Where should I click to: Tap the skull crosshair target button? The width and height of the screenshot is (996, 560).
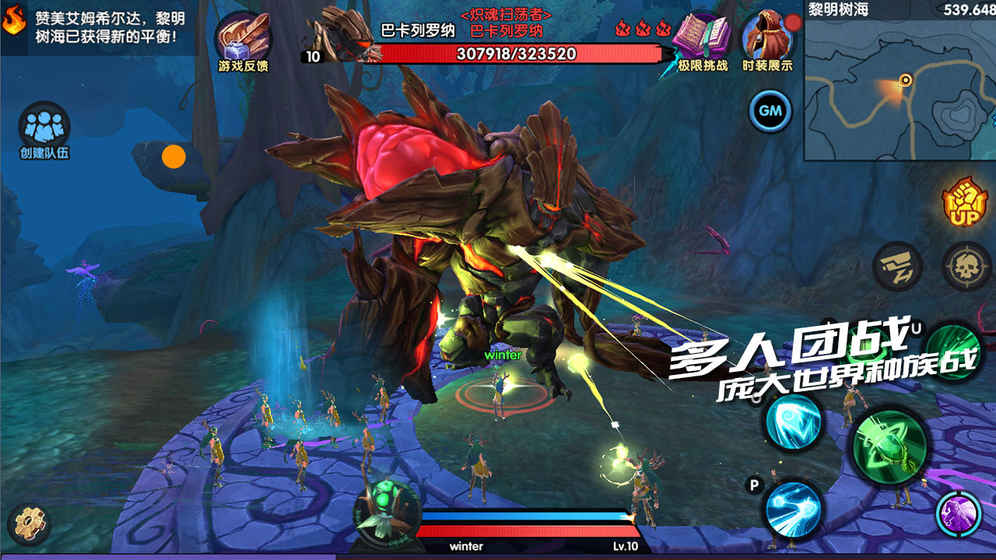[x=966, y=265]
